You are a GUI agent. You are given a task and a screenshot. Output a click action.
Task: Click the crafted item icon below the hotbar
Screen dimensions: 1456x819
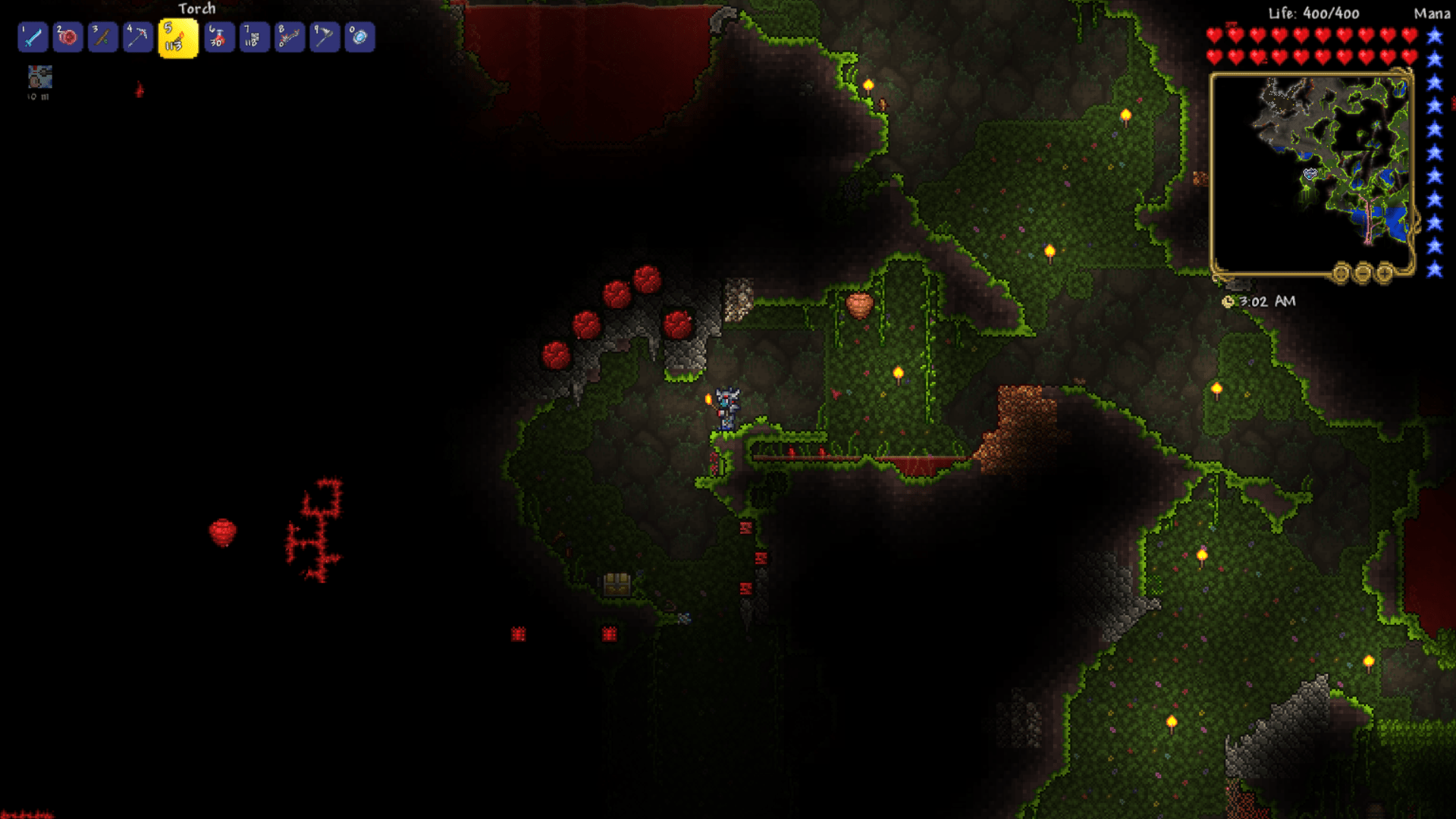[x=39, y=78]
